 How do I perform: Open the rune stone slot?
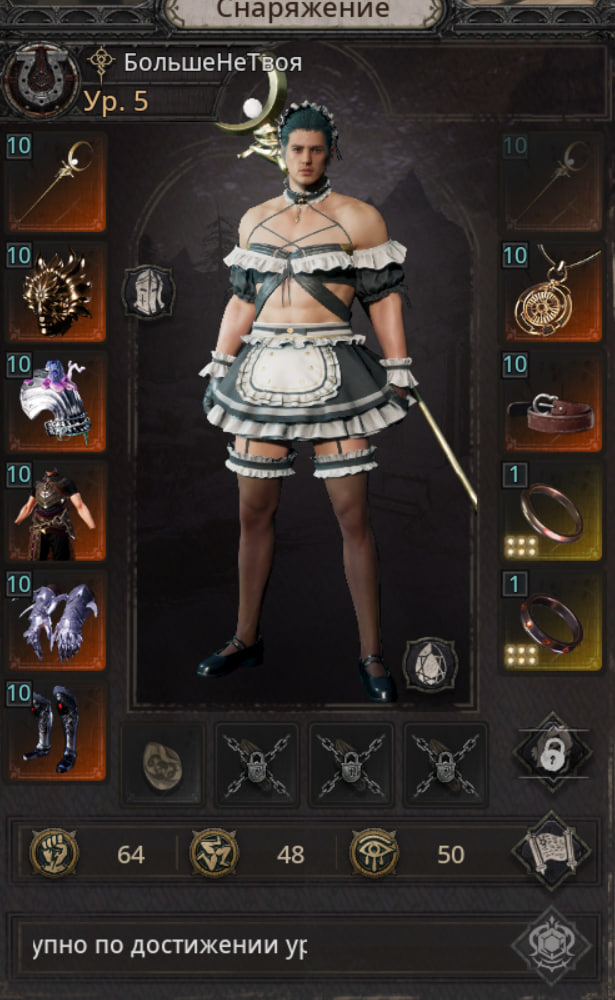[x=162, y=765]
